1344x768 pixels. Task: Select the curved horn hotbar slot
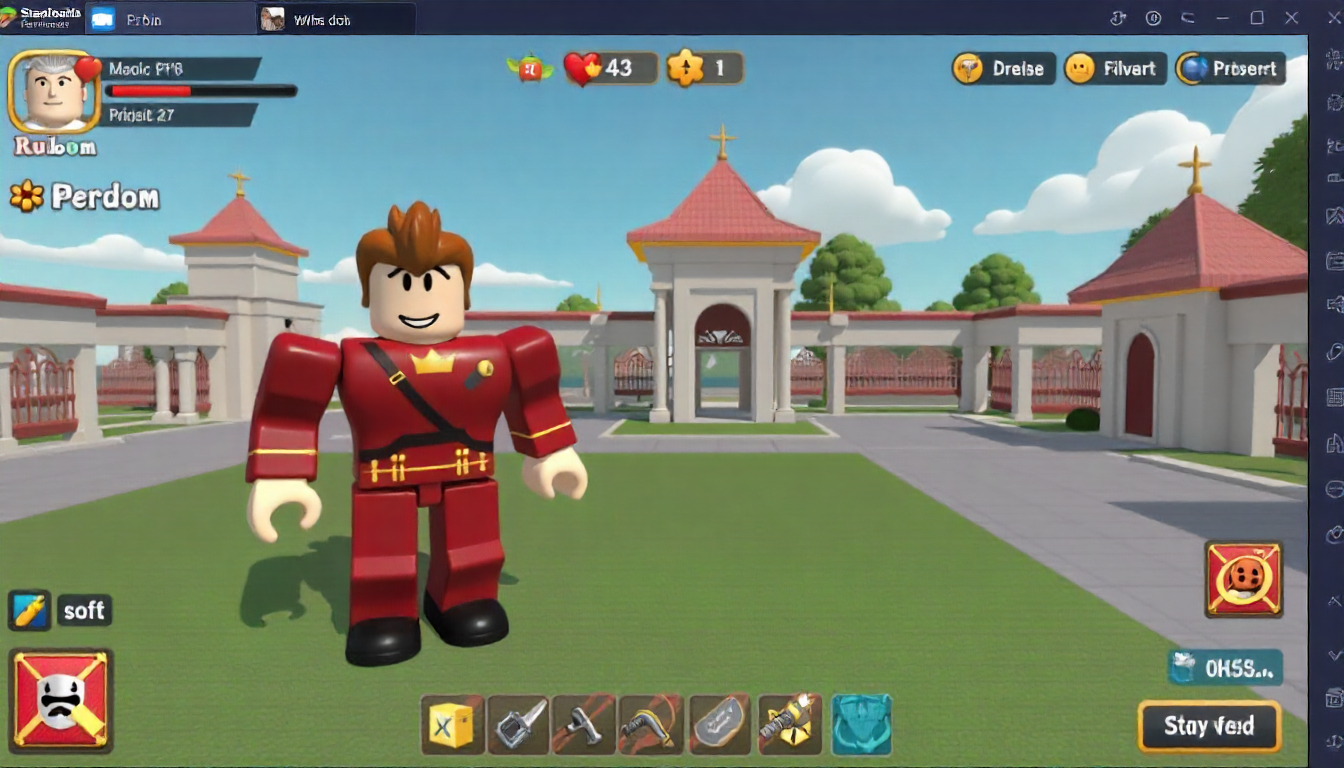coord(650,724)
